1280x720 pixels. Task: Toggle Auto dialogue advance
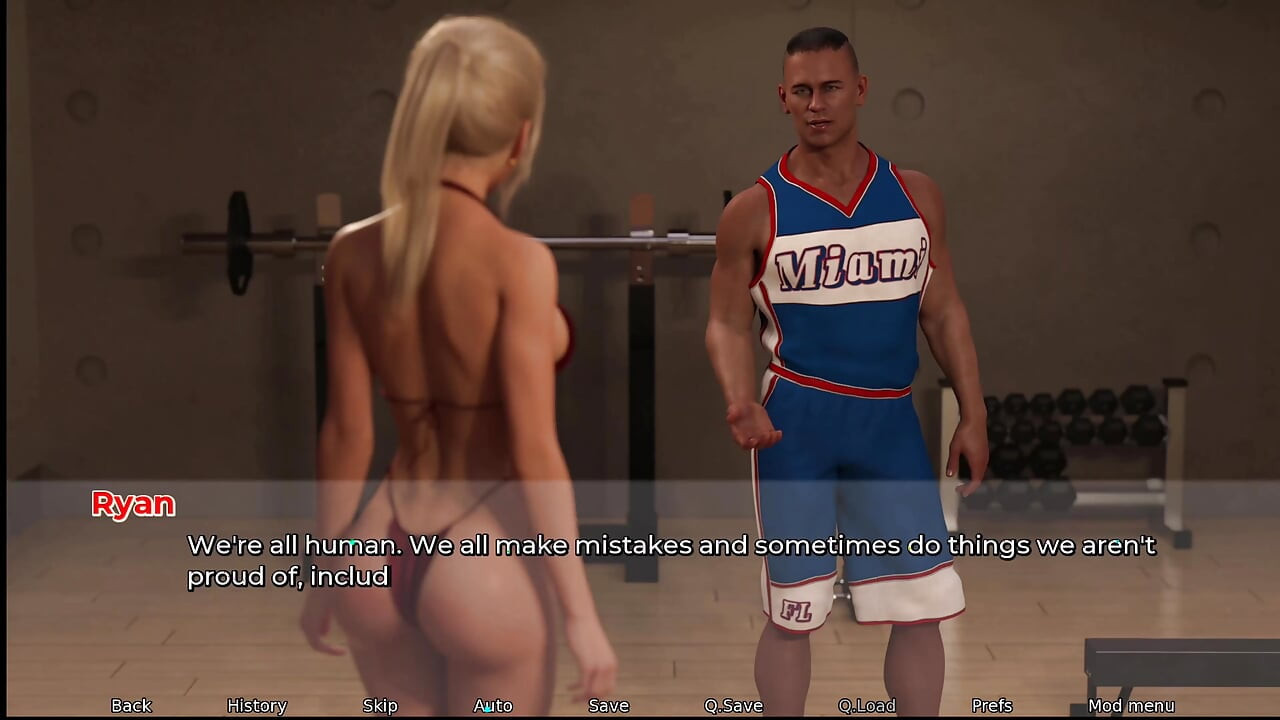click(493, 705)
